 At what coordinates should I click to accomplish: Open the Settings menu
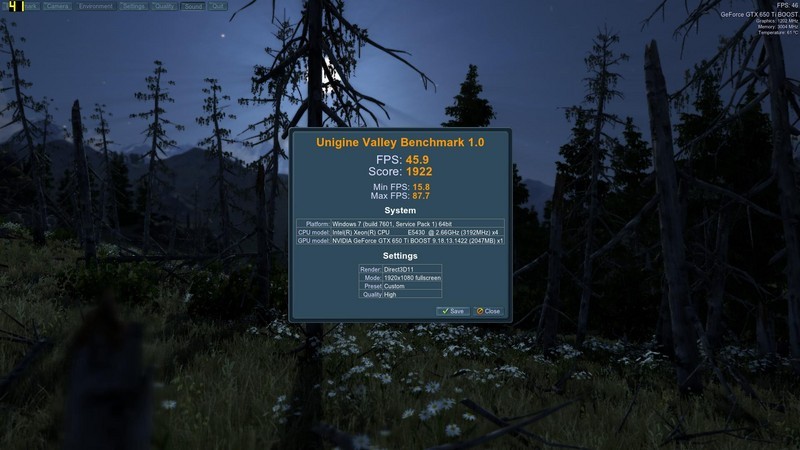pos(133,6)
